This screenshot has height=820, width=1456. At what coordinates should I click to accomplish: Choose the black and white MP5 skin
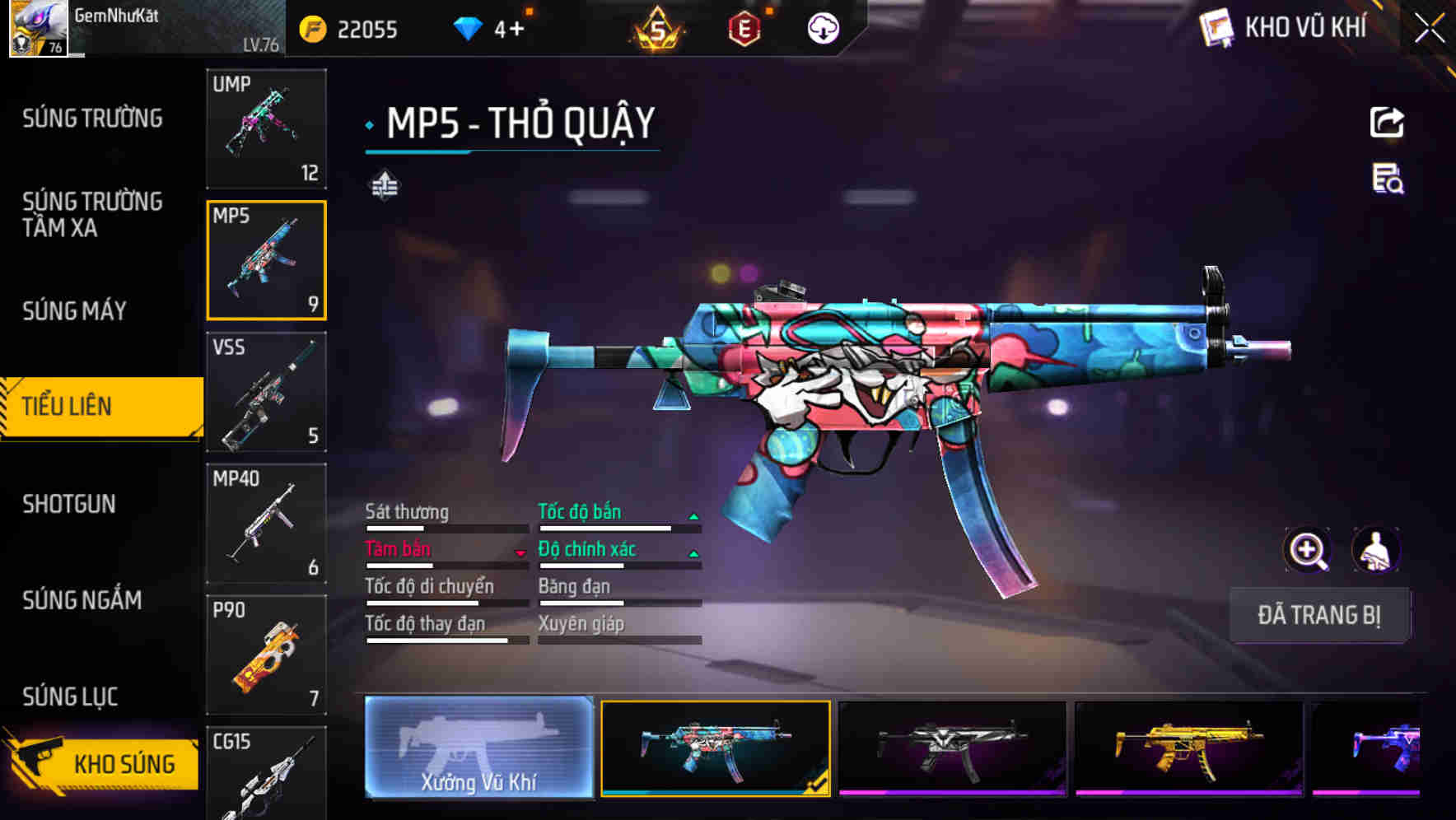click(x=951, y=748)
